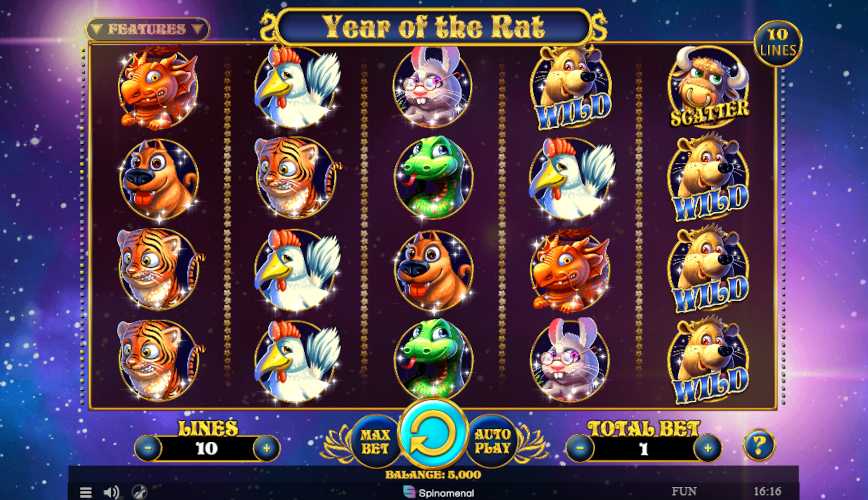
Task: Spin the reels with the round arrow button
Action: [x=434, y=438]
